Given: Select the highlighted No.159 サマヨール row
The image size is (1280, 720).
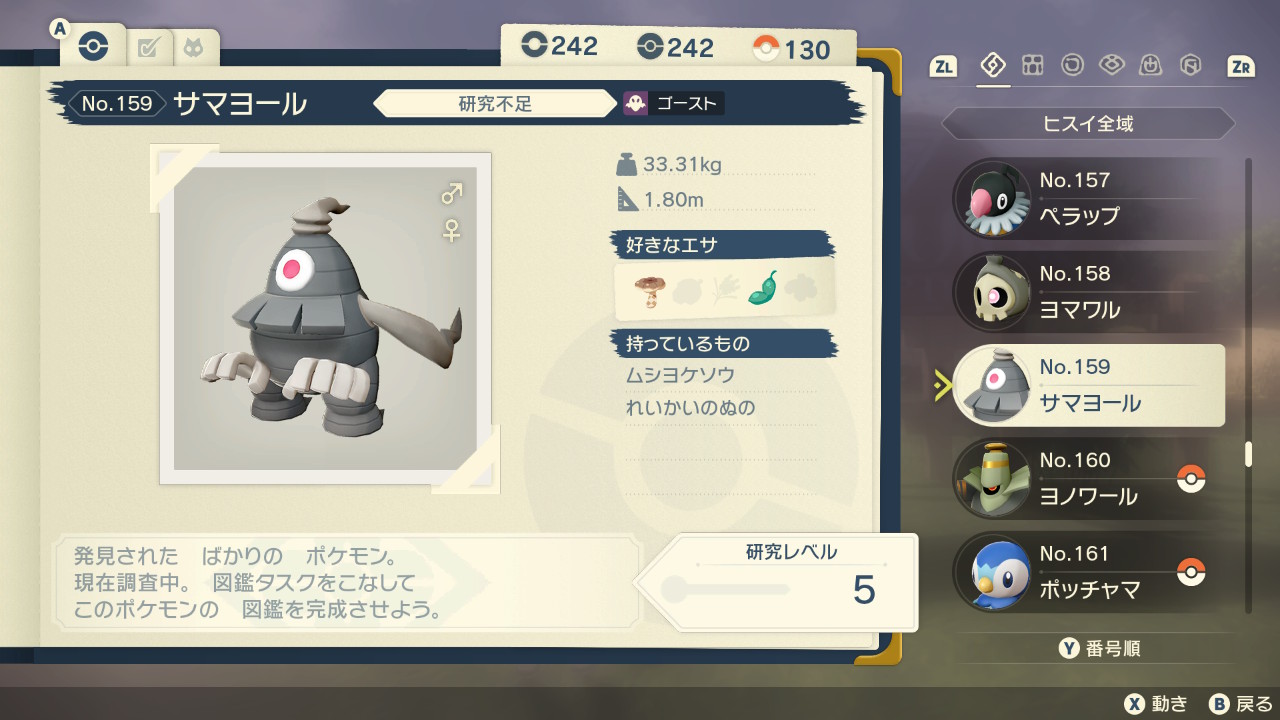Looking at the screenshot, I should (1088, 385).
